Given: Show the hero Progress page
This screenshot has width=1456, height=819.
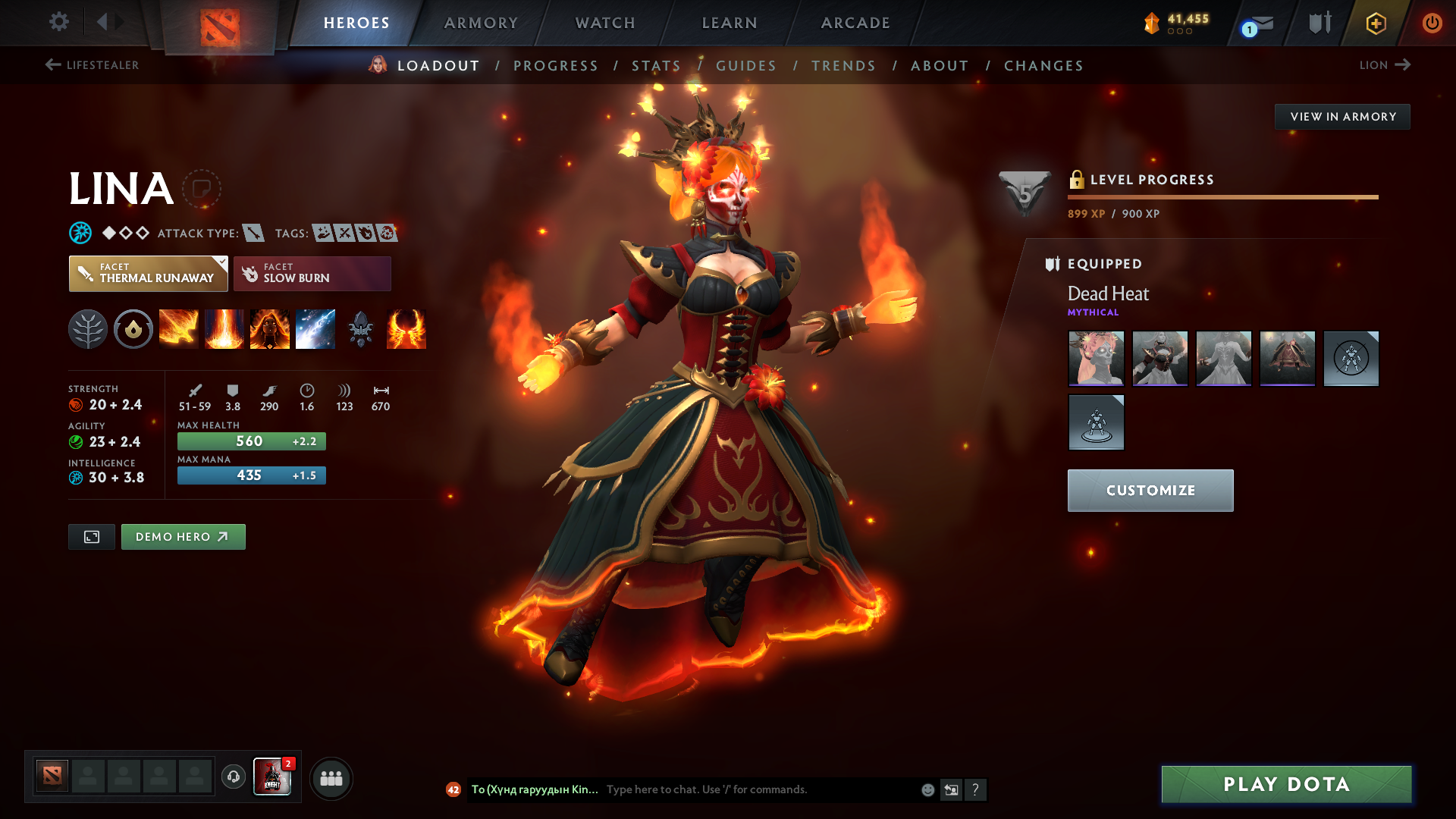Looking at the screenshot, I should click(556, 66).
